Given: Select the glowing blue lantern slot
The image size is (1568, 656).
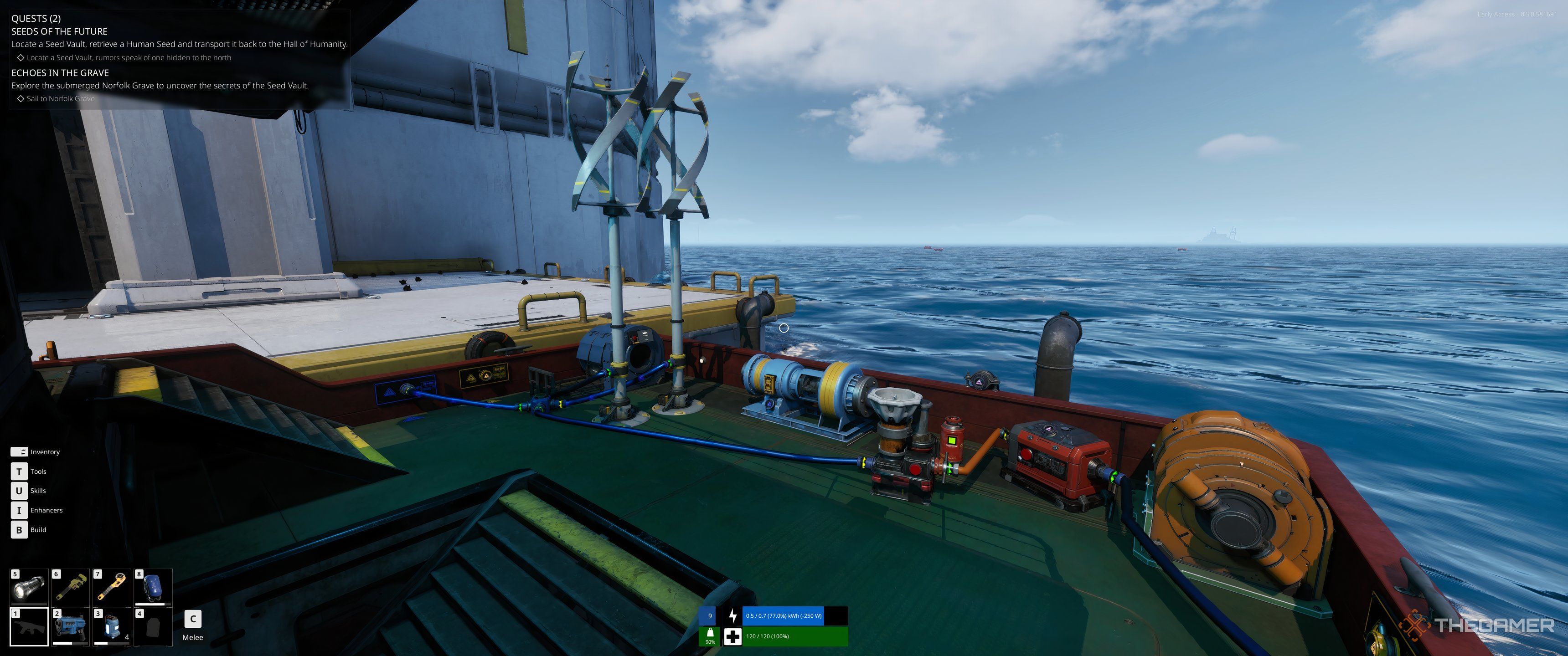Looking at the screenshot, I should pyautogui.click(x=112, y=627).
